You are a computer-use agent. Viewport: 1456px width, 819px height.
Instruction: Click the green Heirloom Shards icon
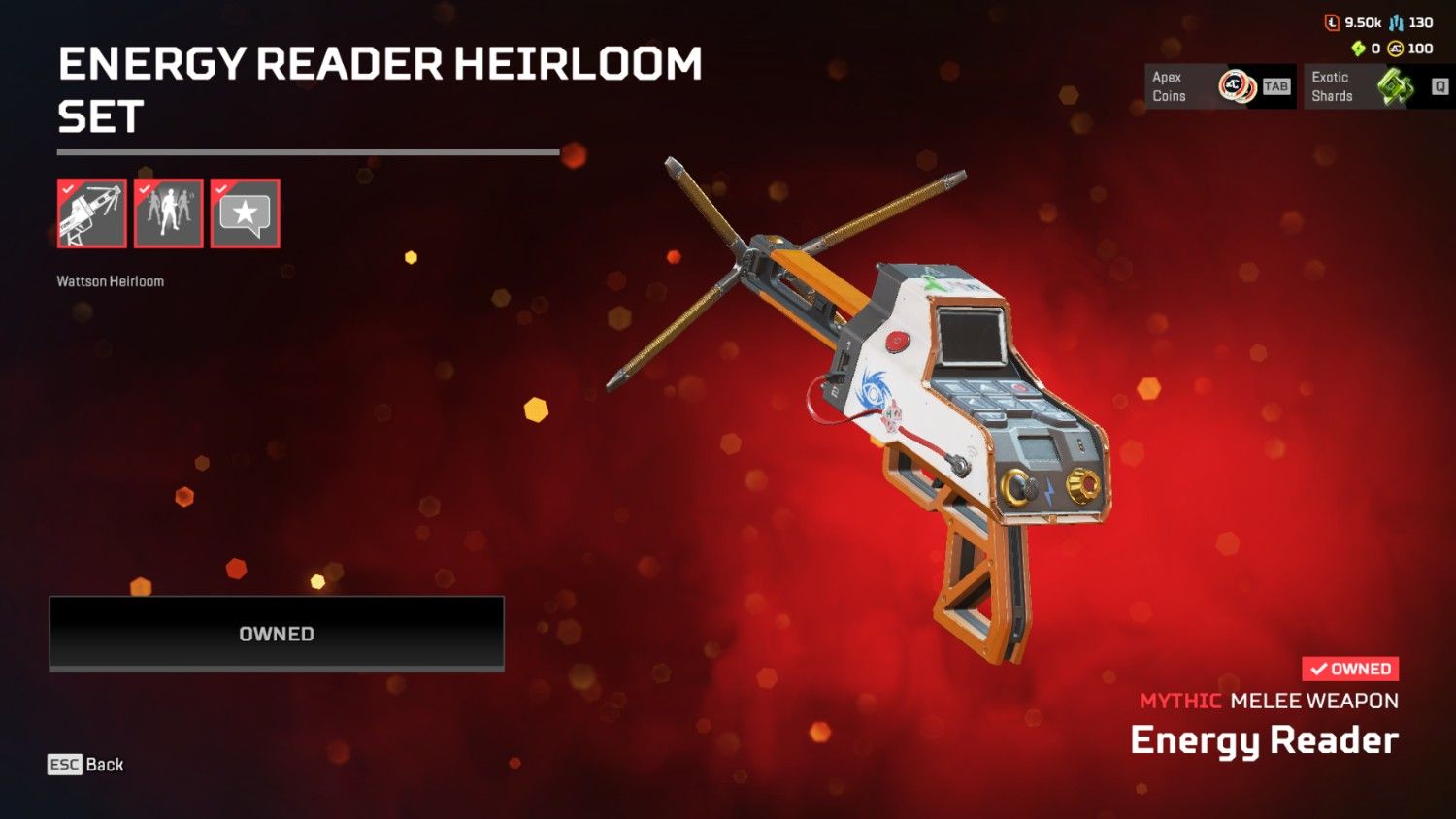[1359, 48]
